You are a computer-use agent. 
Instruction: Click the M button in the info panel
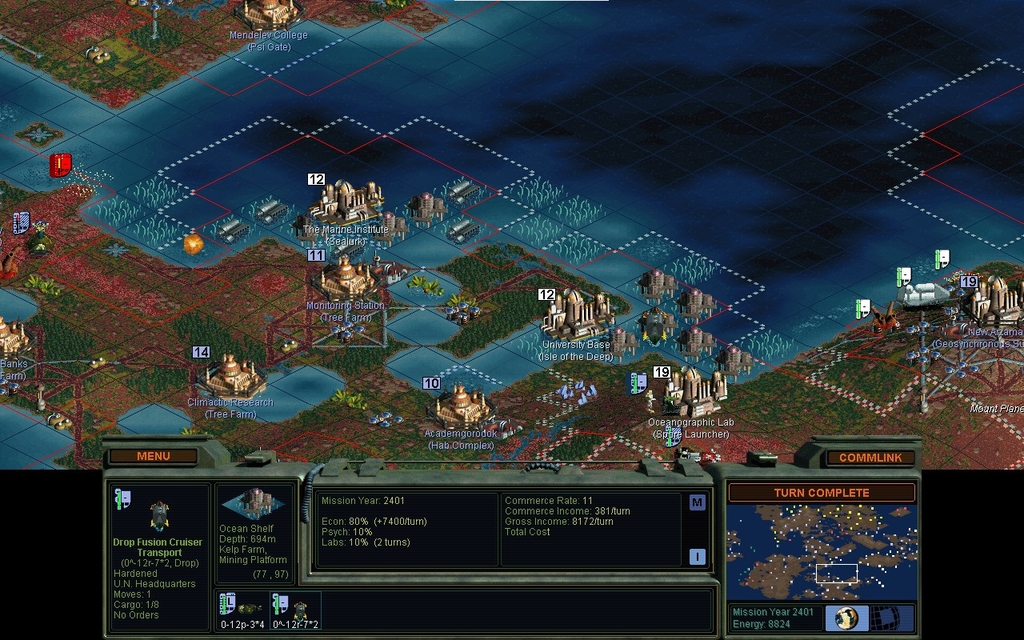(697, 502)
